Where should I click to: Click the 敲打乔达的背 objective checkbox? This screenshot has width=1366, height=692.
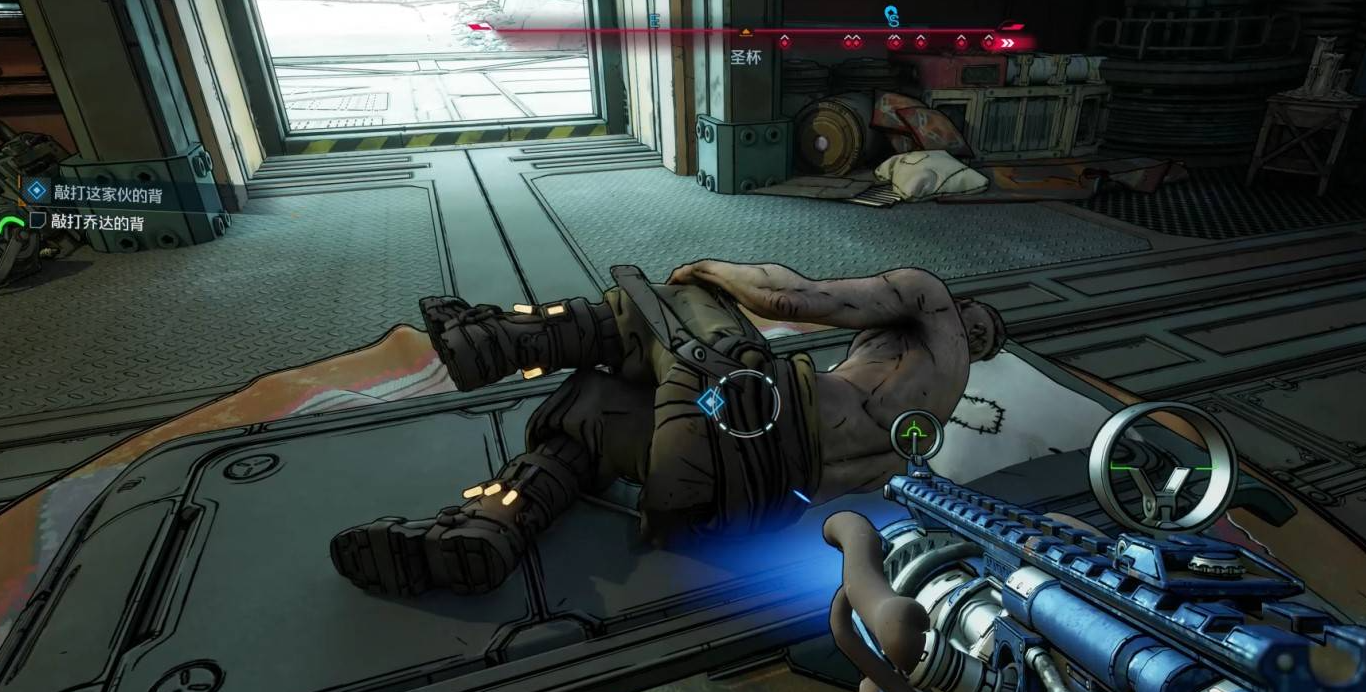(x=38, y=221)
